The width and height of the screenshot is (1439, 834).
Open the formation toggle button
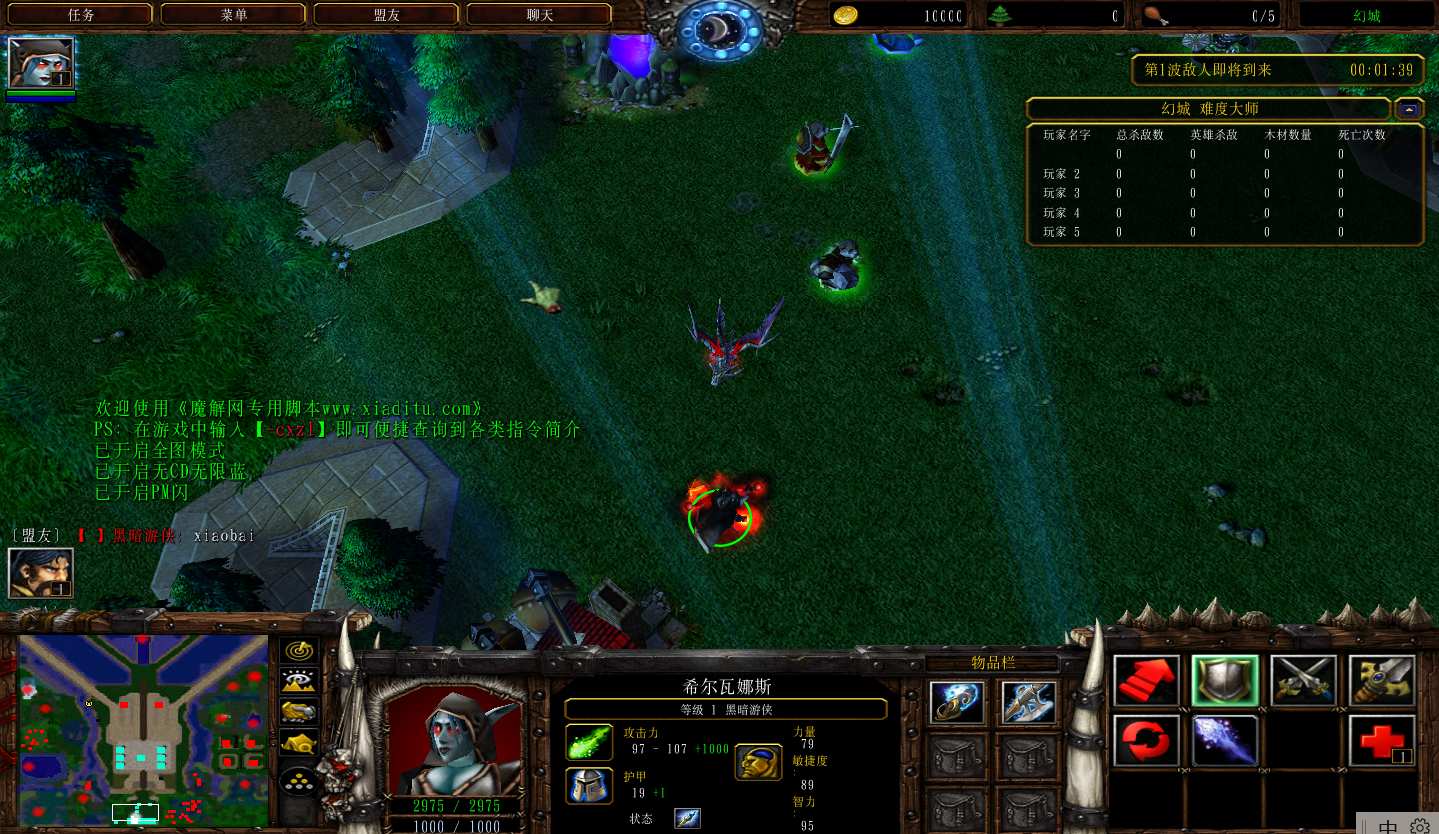pos(298,779)
